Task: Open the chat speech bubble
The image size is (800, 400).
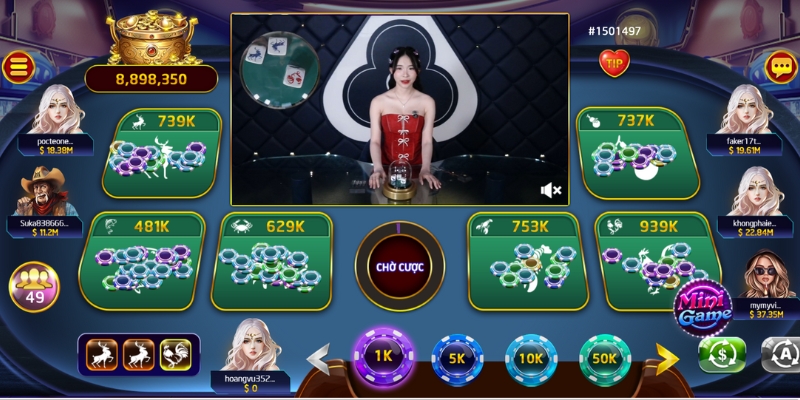Action: 780,67
